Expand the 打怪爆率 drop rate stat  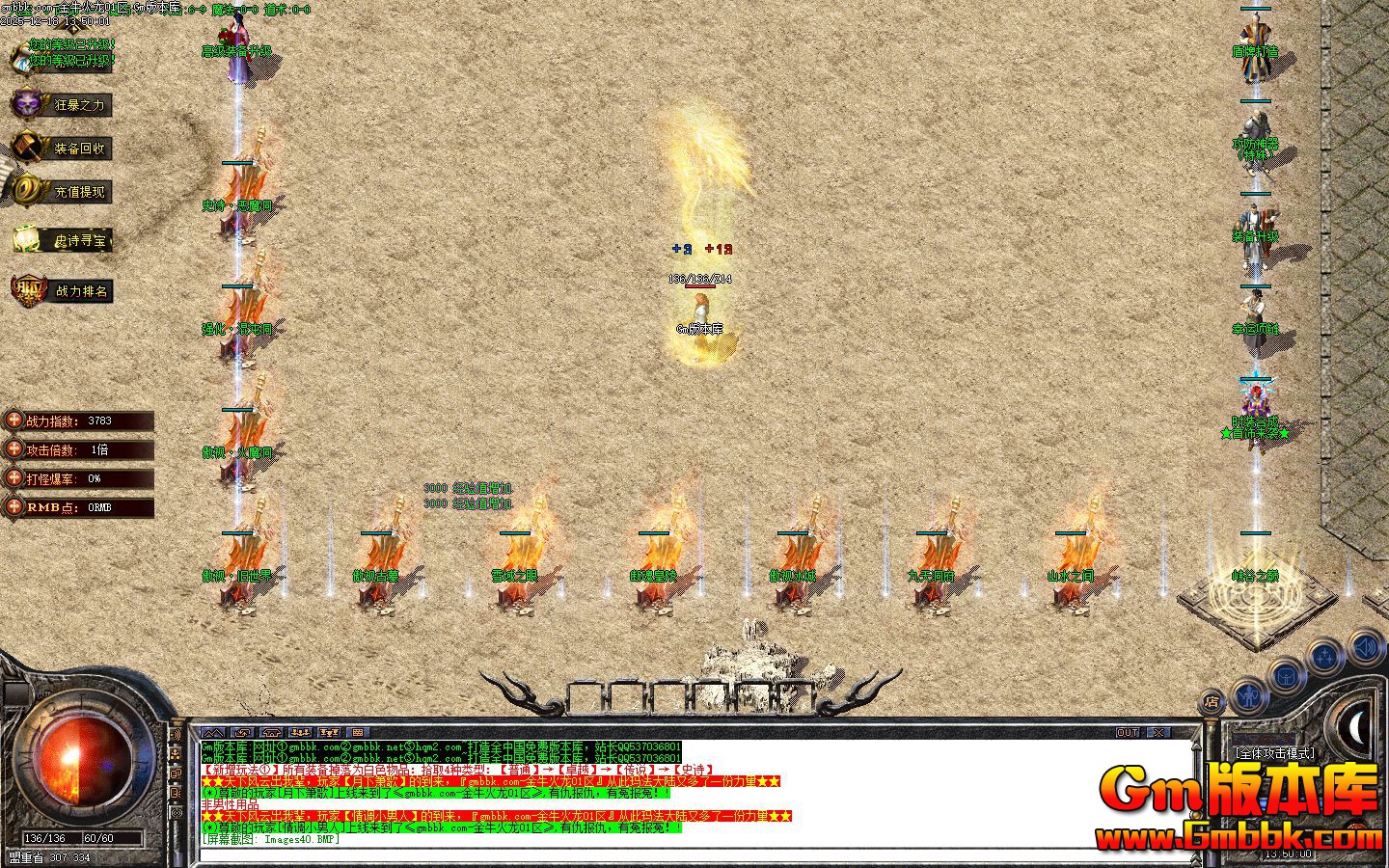(14, 478)
